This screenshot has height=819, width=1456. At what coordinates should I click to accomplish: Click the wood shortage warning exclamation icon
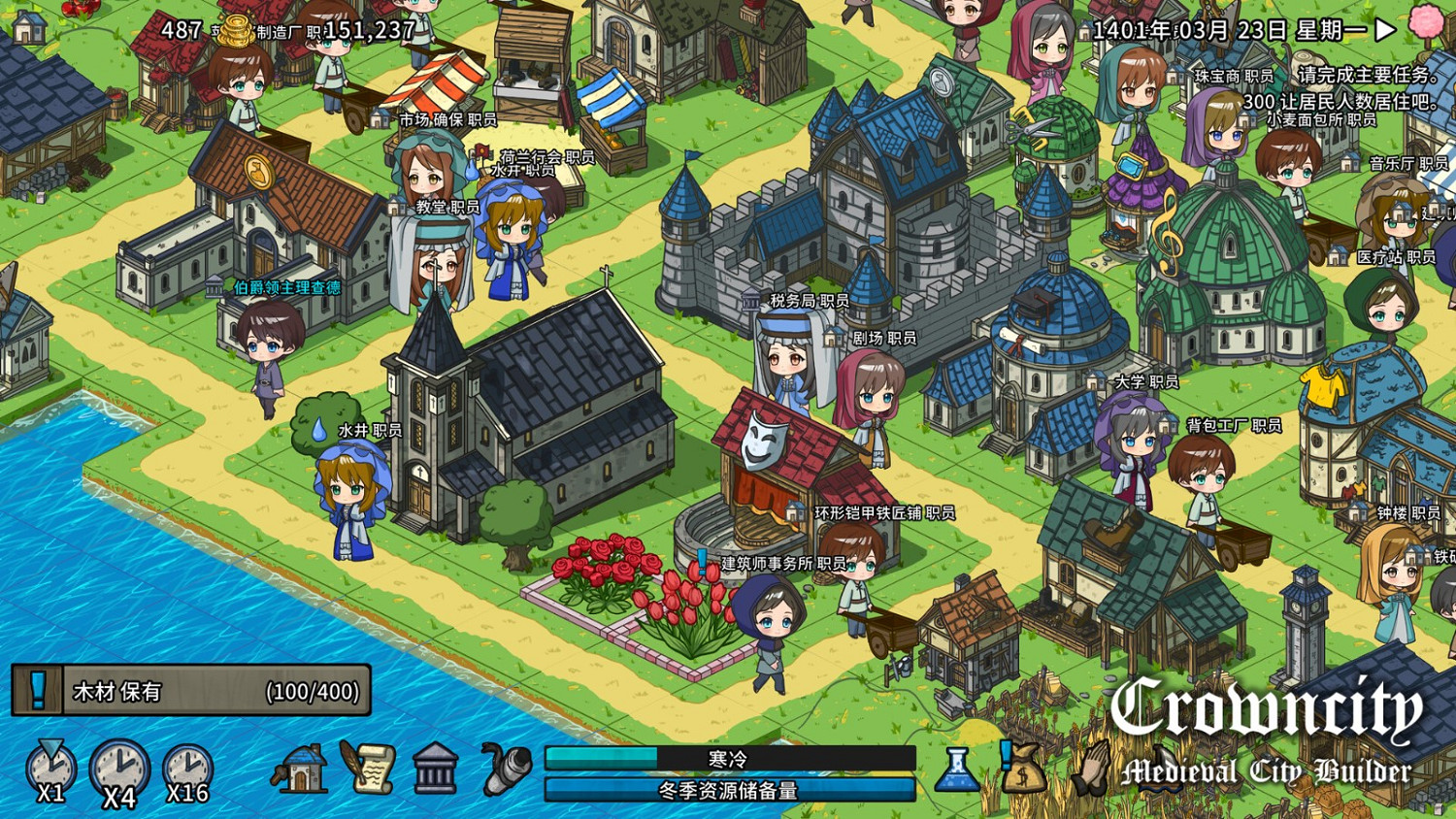pyautogui.click(x=39, y=690)
